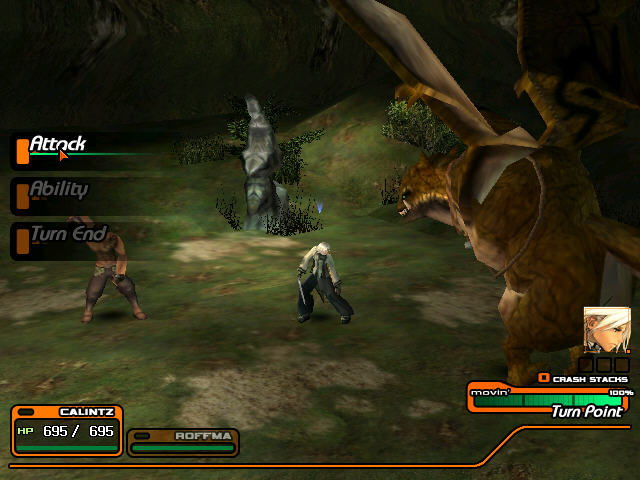Viewport: 640px width, 480px height.
Task: Open the Ability command menu
Action: [58, 189]
